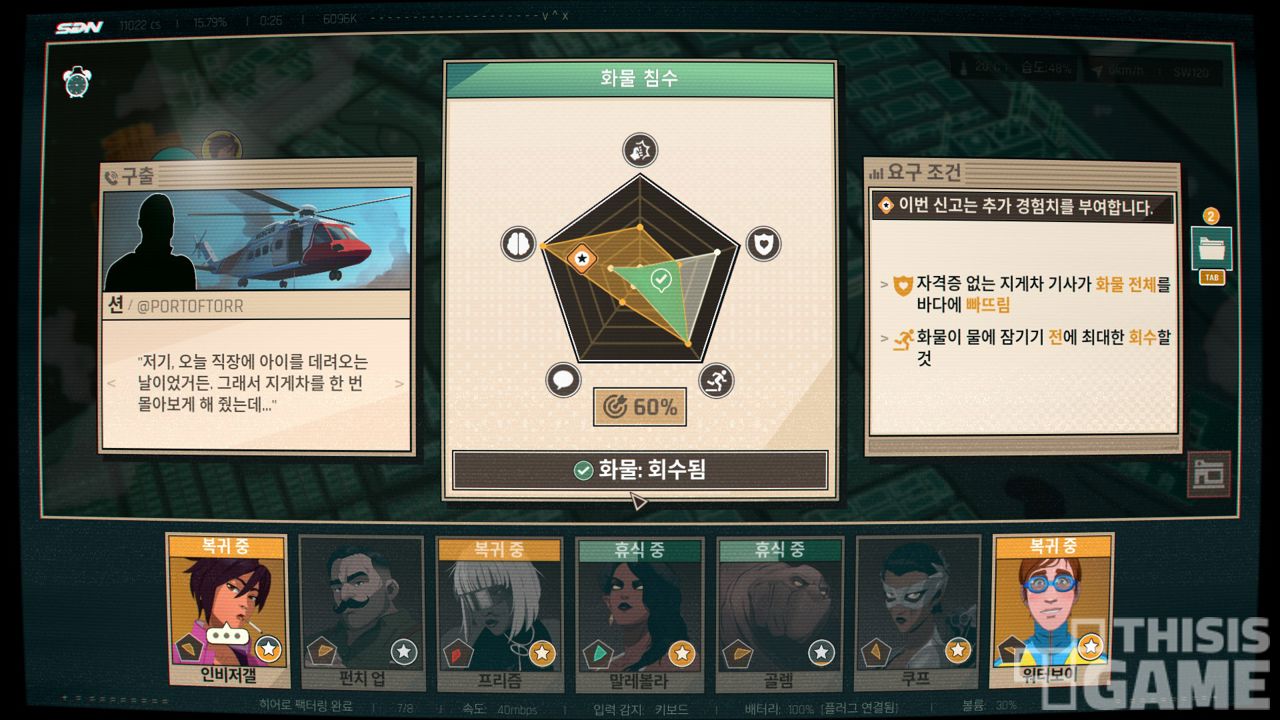Open the panel icon below the folder
The image size is (1280, 720).
(x=1208, y=473)
